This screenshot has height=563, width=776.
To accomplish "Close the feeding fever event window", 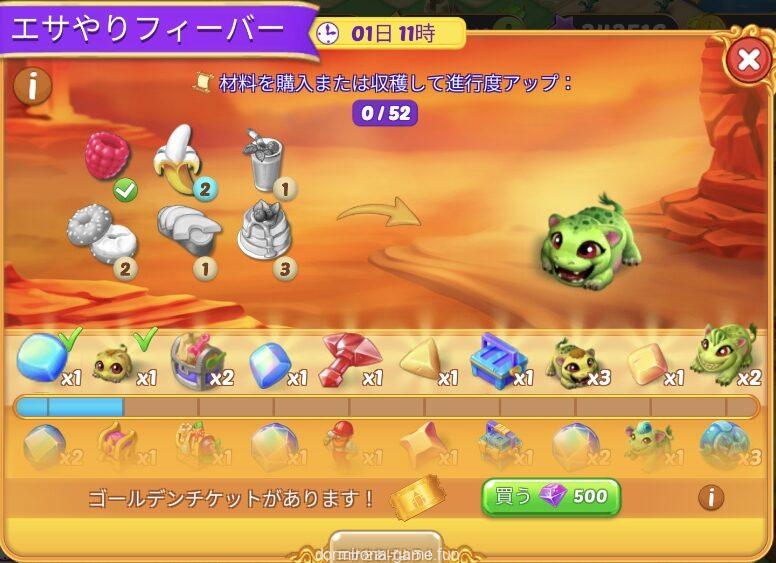I will click(x=747, y=60).
